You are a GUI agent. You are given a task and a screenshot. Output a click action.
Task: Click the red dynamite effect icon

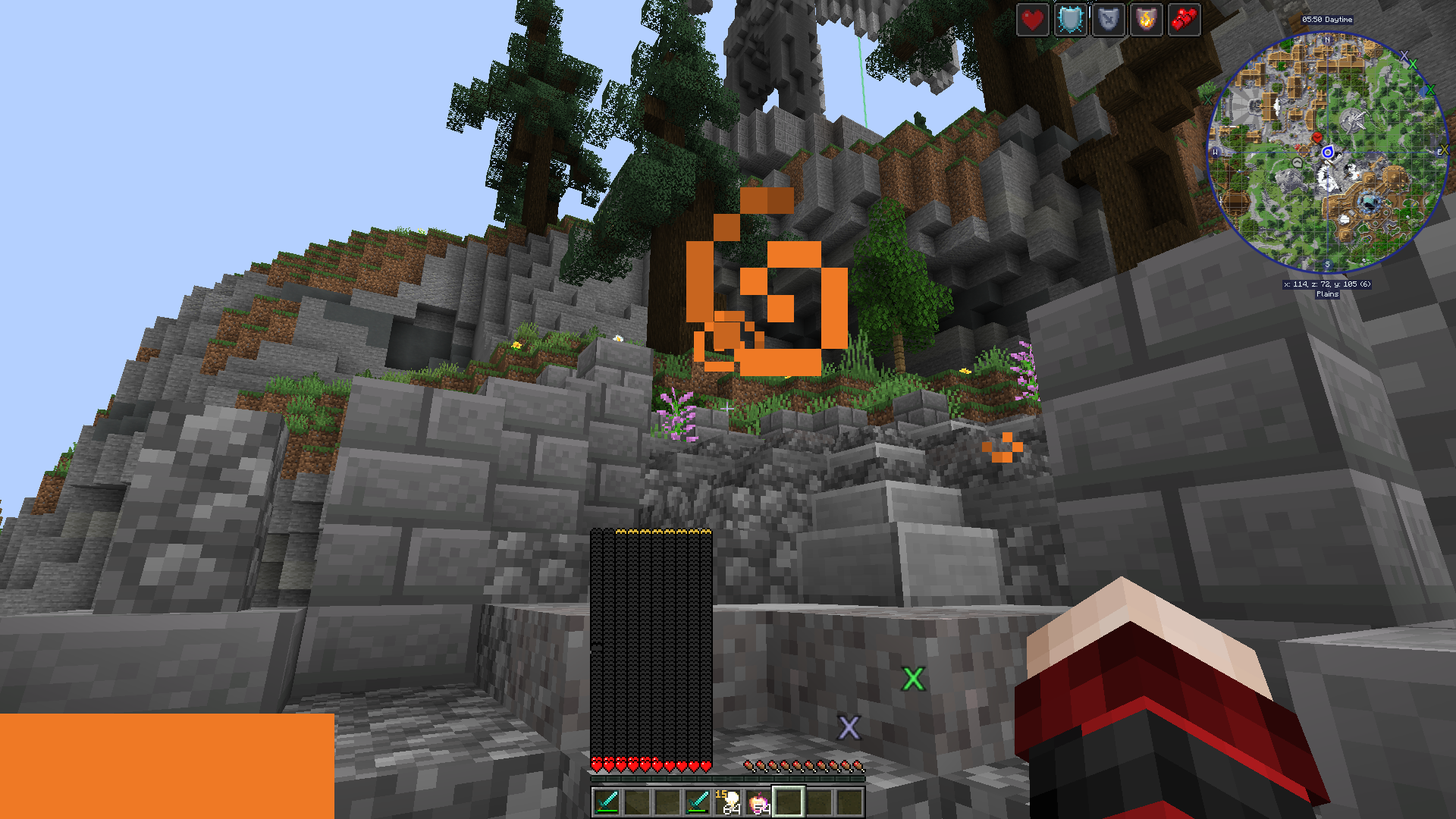[x=1184, y=20]
